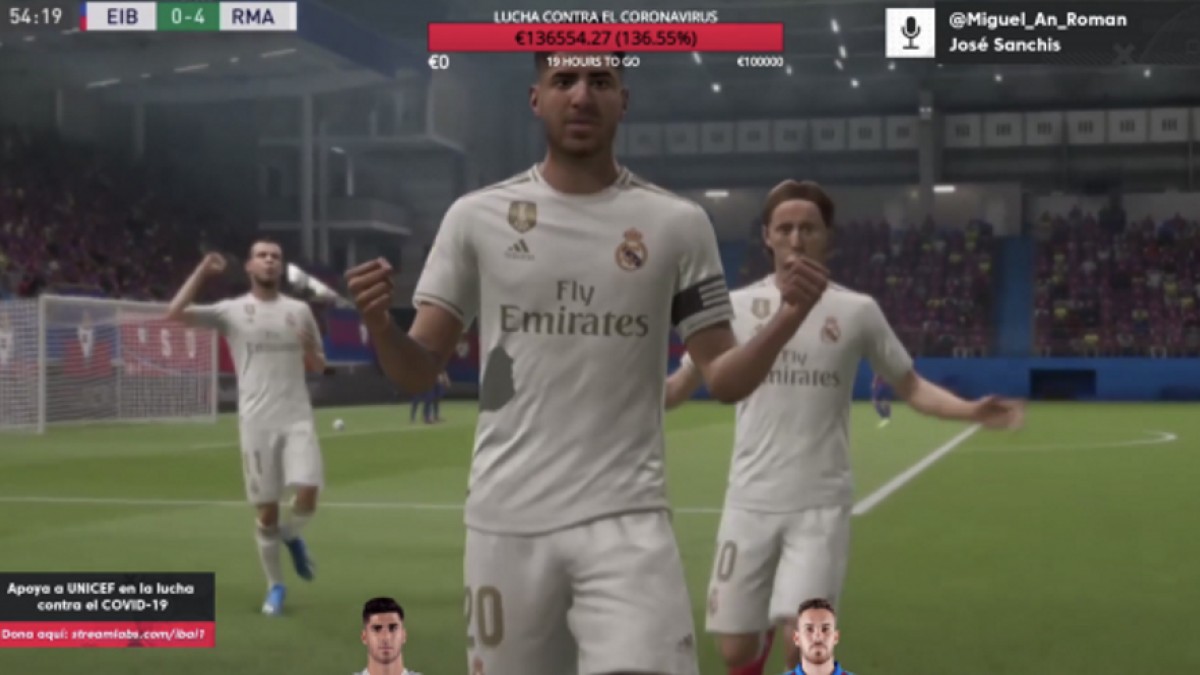Click the microphone icon beside the commentator names

pyautogui.click(x=910, y=33)
